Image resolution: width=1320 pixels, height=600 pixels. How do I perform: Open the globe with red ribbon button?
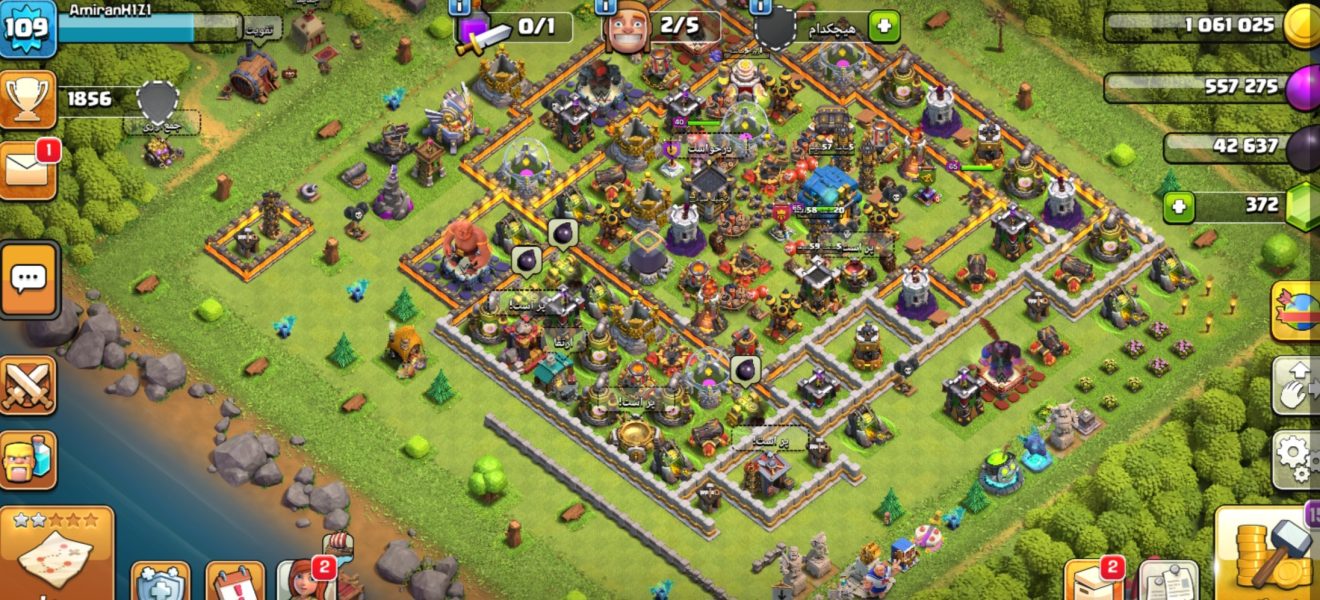click(x=1297, y=310)
